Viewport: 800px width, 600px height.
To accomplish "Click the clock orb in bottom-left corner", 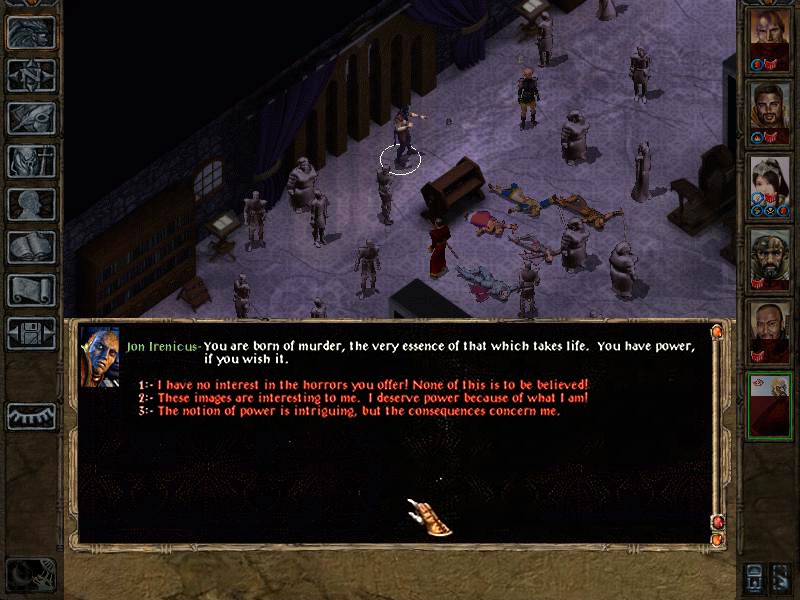I will point(28,576).
